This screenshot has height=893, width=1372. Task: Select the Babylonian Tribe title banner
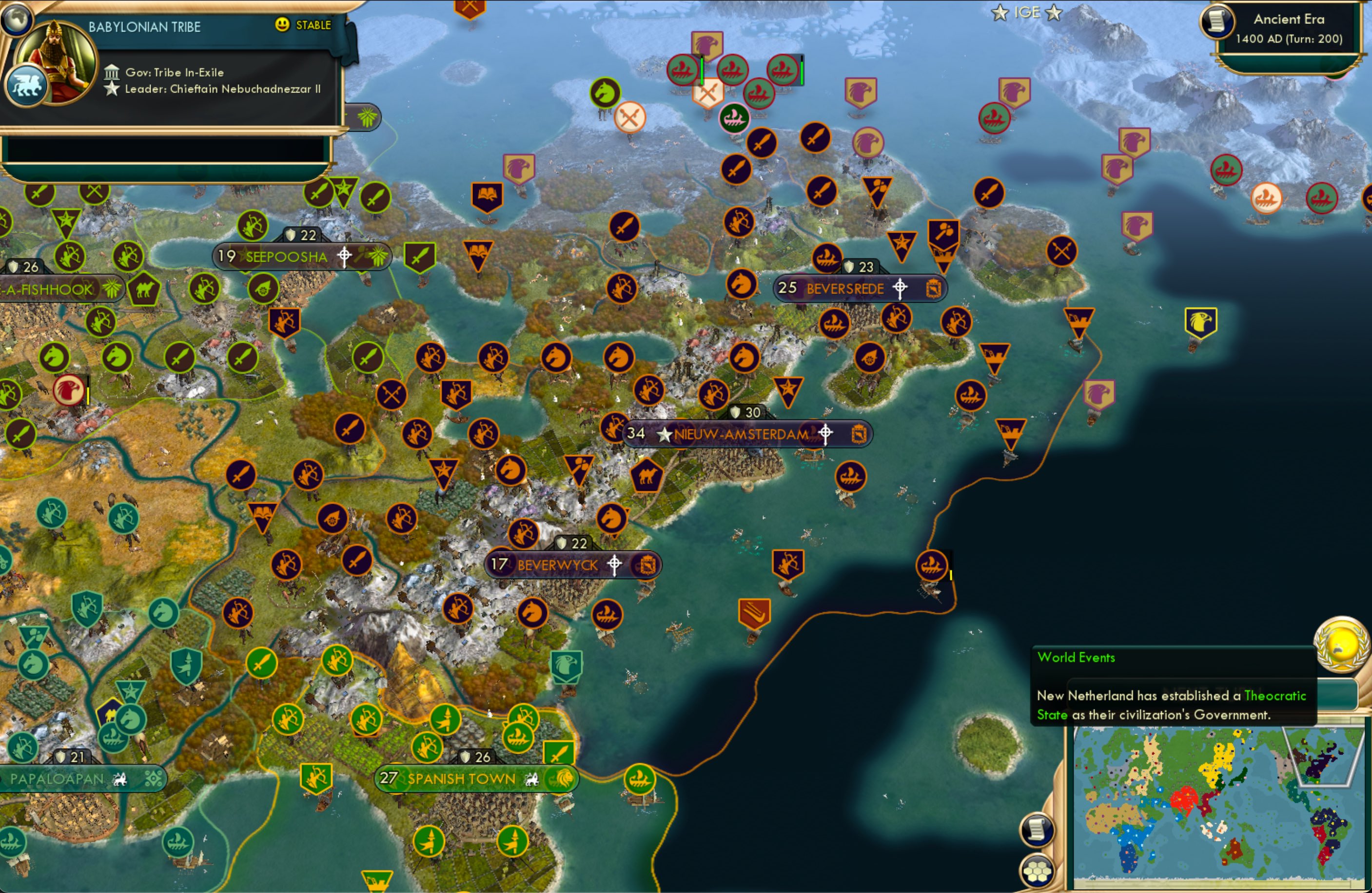(x=145, y=26)
